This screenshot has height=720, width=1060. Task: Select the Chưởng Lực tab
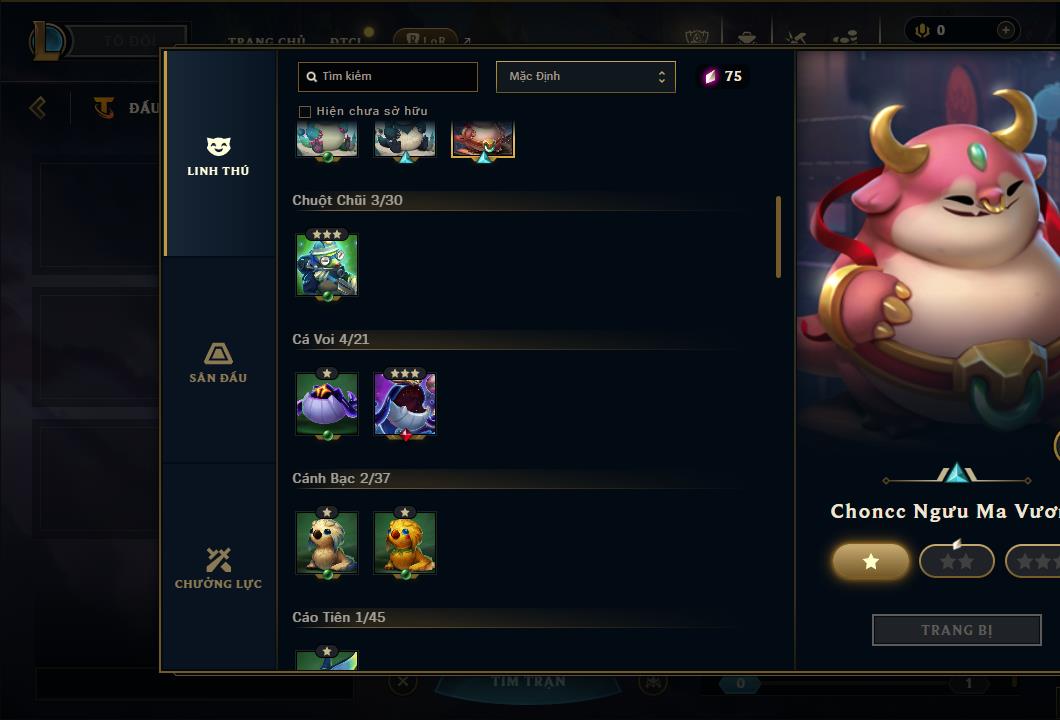[x=218, y=568]
